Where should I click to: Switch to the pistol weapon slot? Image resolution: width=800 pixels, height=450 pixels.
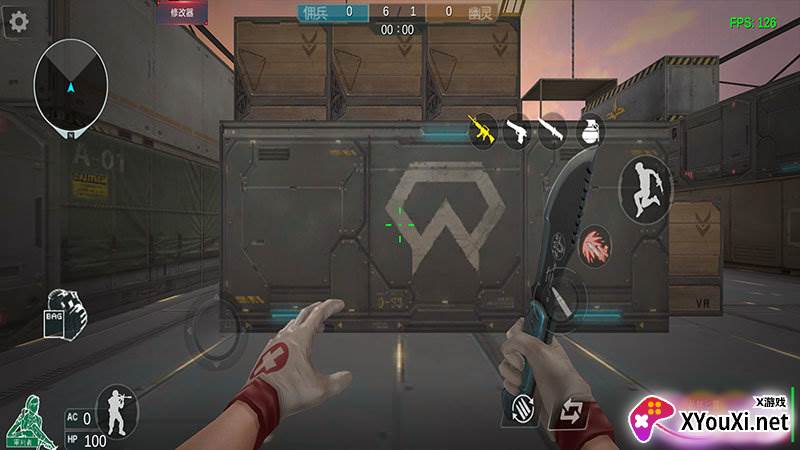[518, 131]
